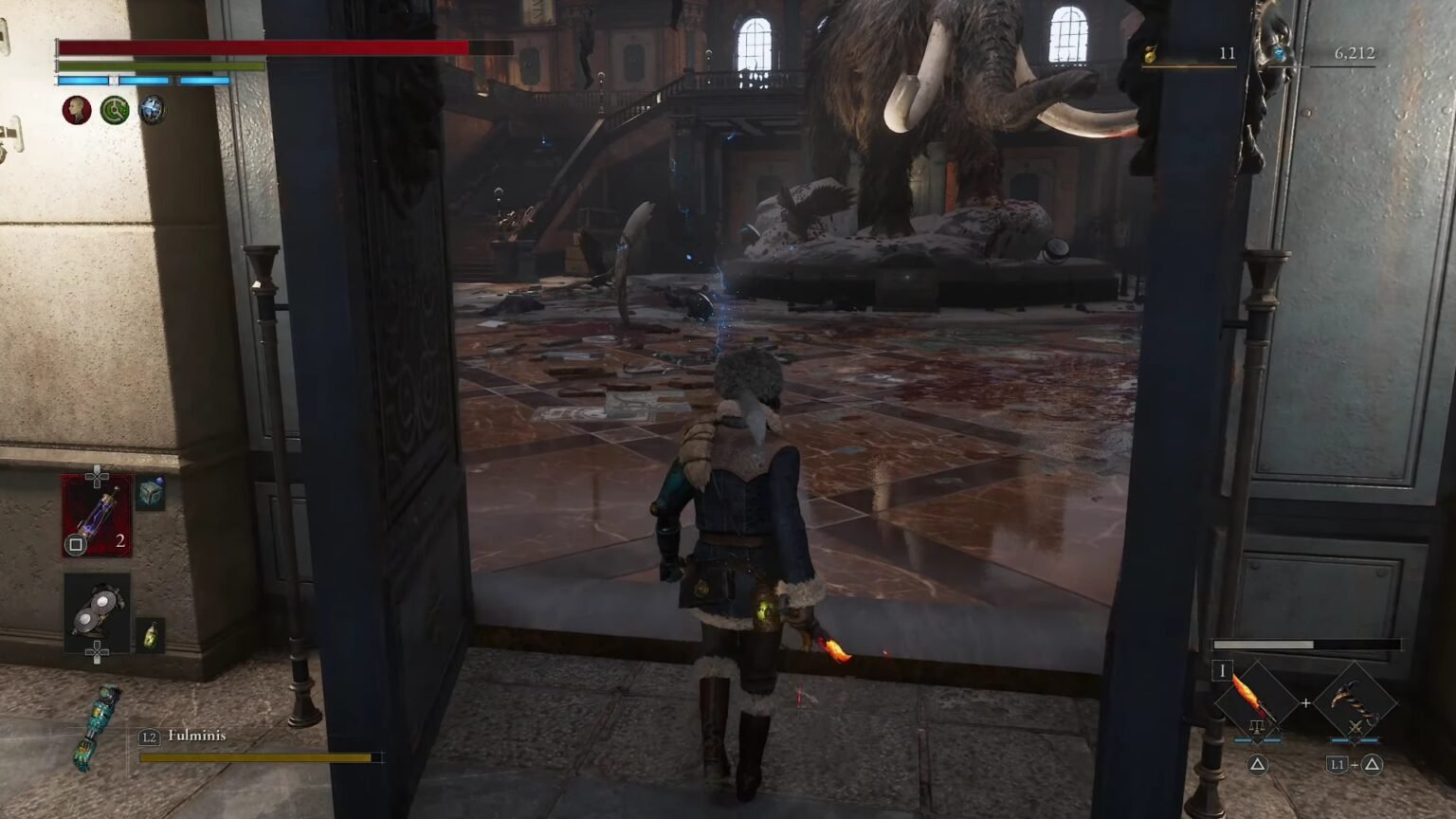Select the Pulse Cell item slot
1456x819 pixels.
[98, 516]
